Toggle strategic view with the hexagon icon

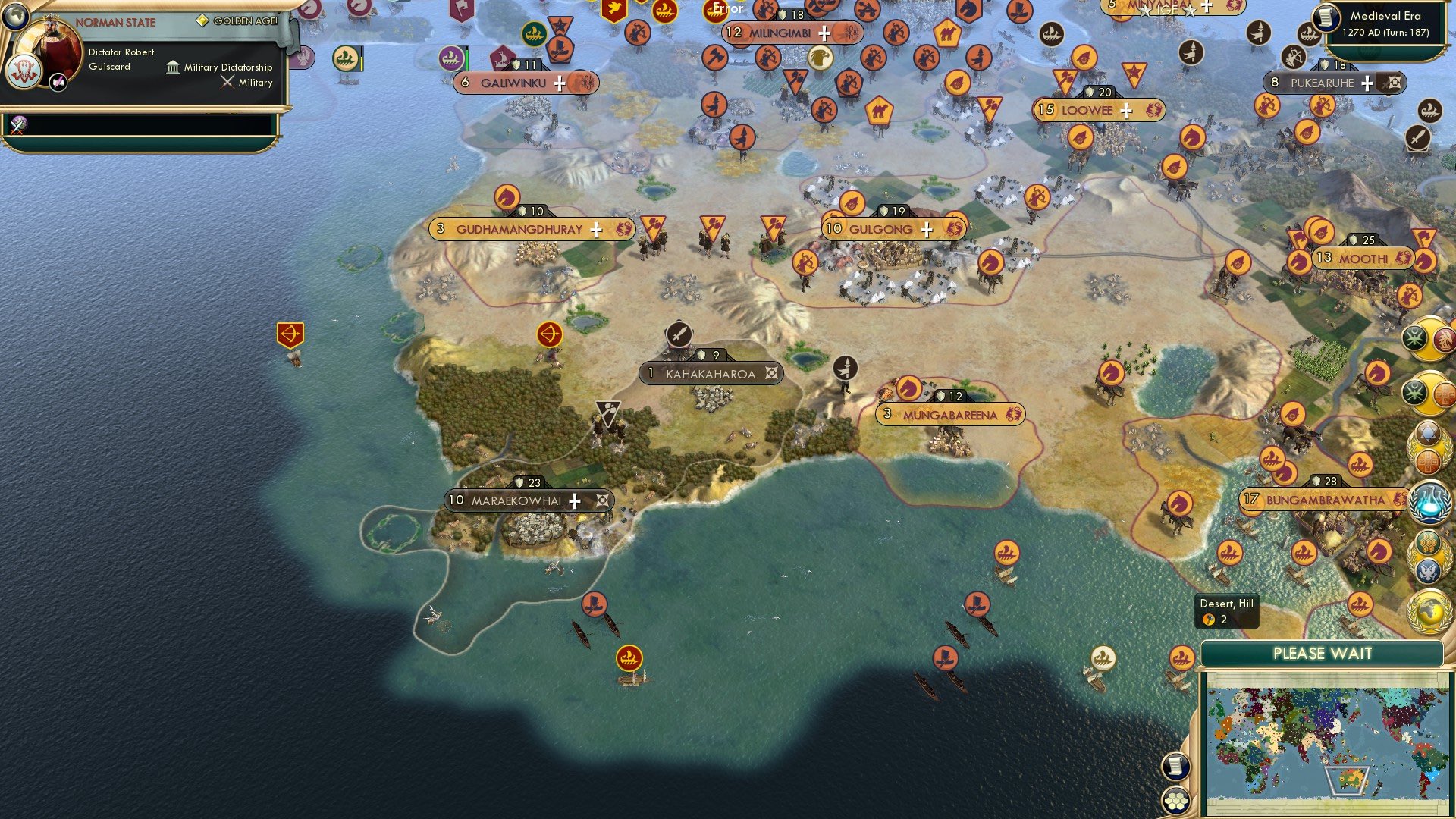pyautogui.click(x=1176, y=801)
